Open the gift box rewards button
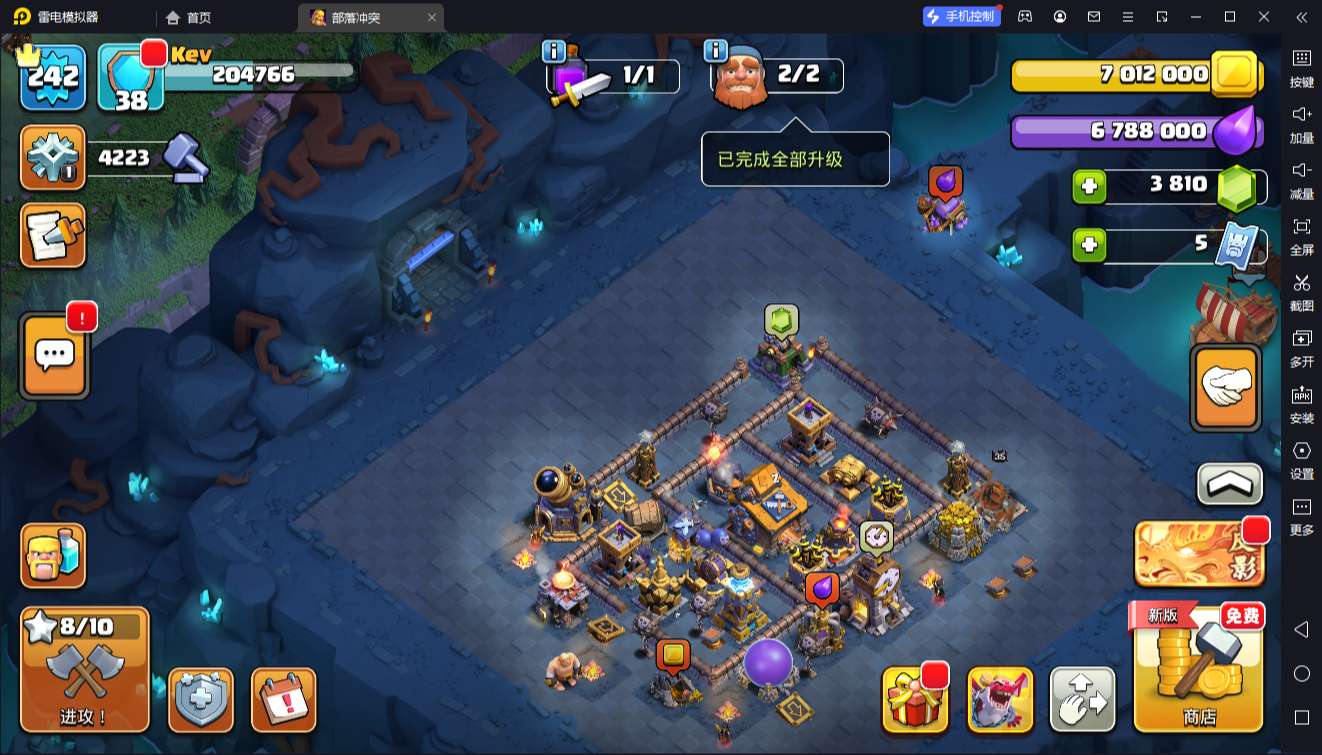Screen dimensions: 1322x755 pyautogui.click(x=914, y=699)
